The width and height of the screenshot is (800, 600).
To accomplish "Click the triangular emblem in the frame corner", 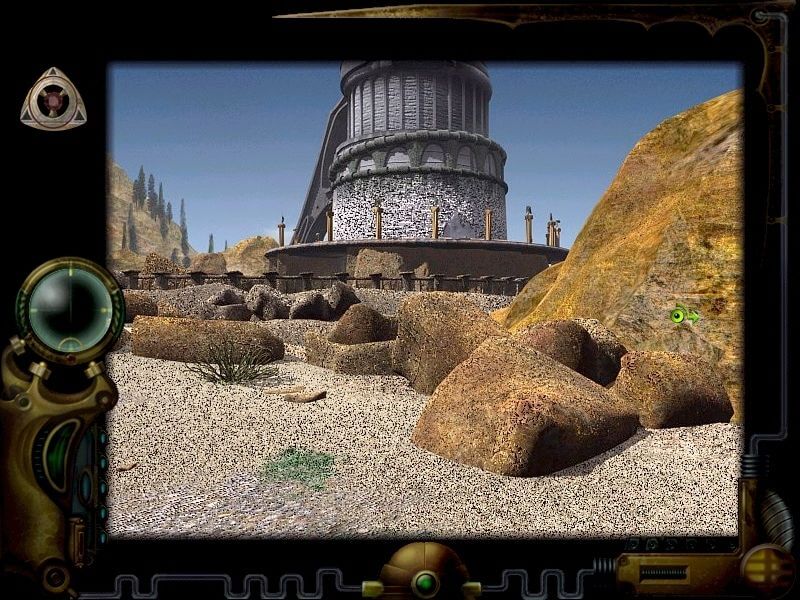I will (53, 99).
